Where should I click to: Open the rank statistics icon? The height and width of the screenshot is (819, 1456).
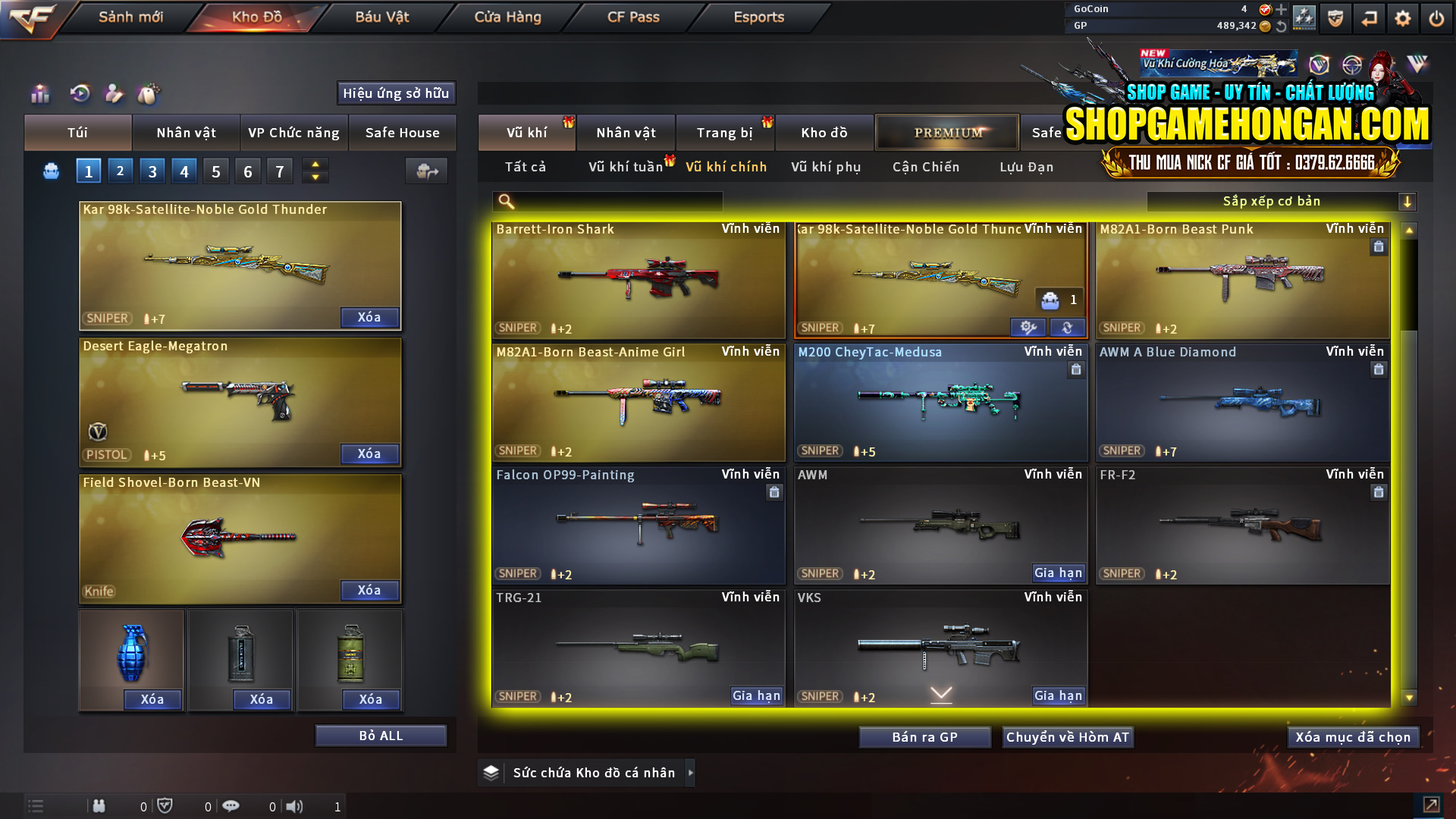[x=40, y=93]
